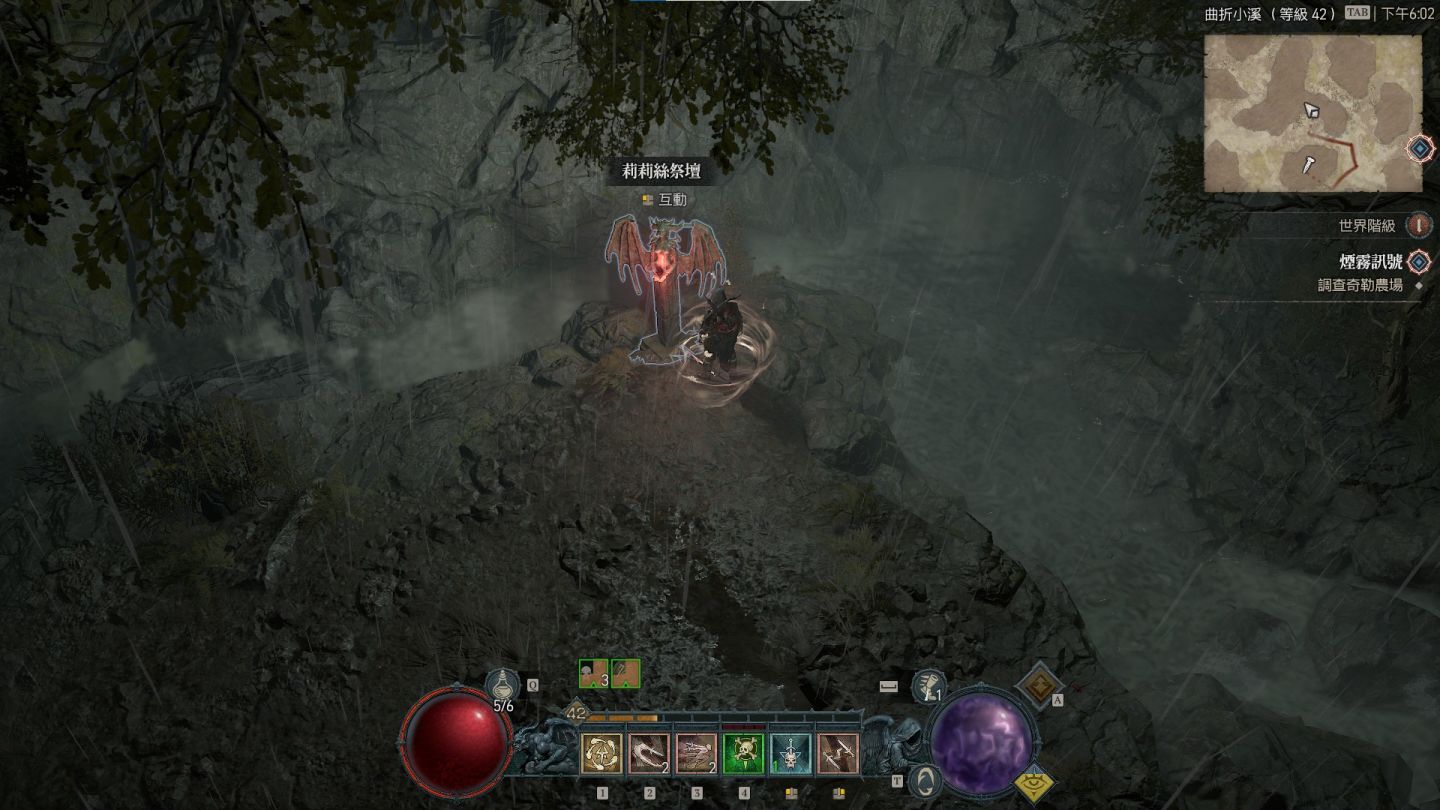Select the quest marker on the minimap edge
Viewport: 1440px width, 810px height.
[x=1420, y=149]
